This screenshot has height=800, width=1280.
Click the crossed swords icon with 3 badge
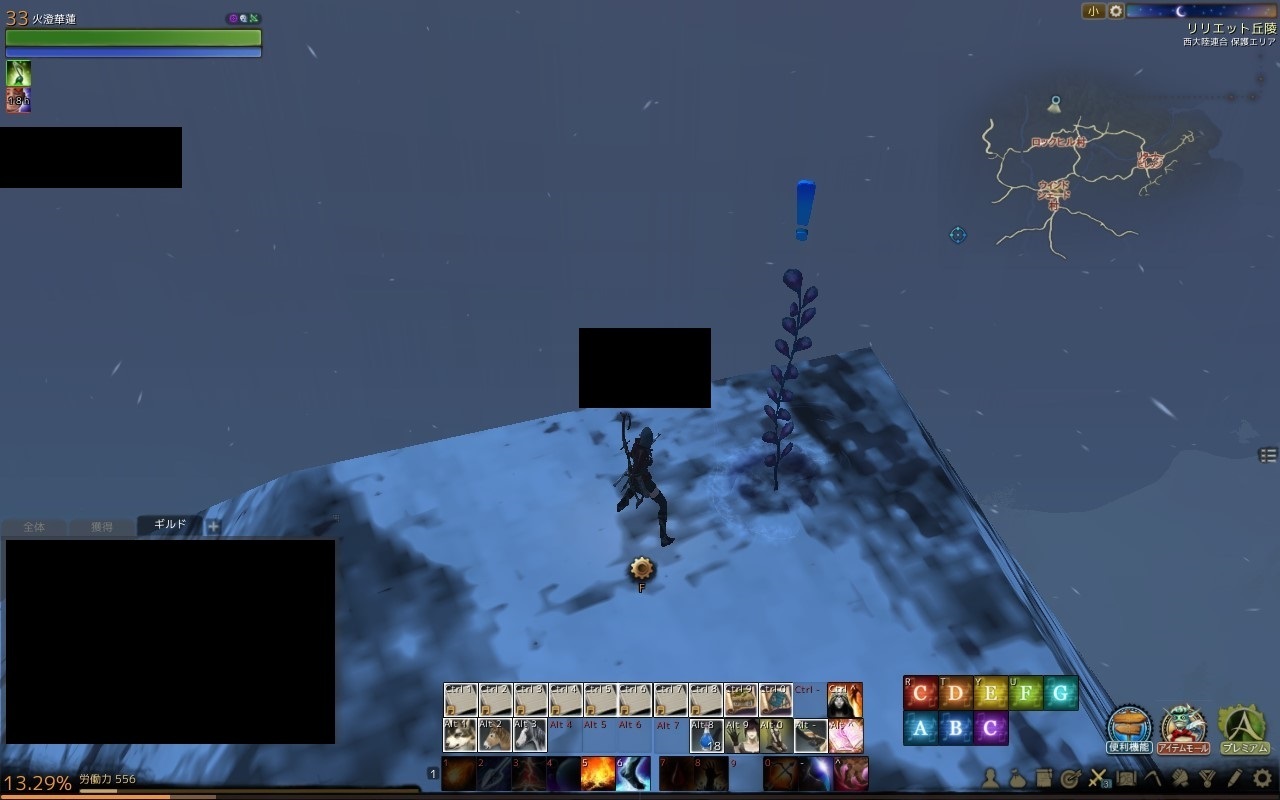(x=1098, y=777)
